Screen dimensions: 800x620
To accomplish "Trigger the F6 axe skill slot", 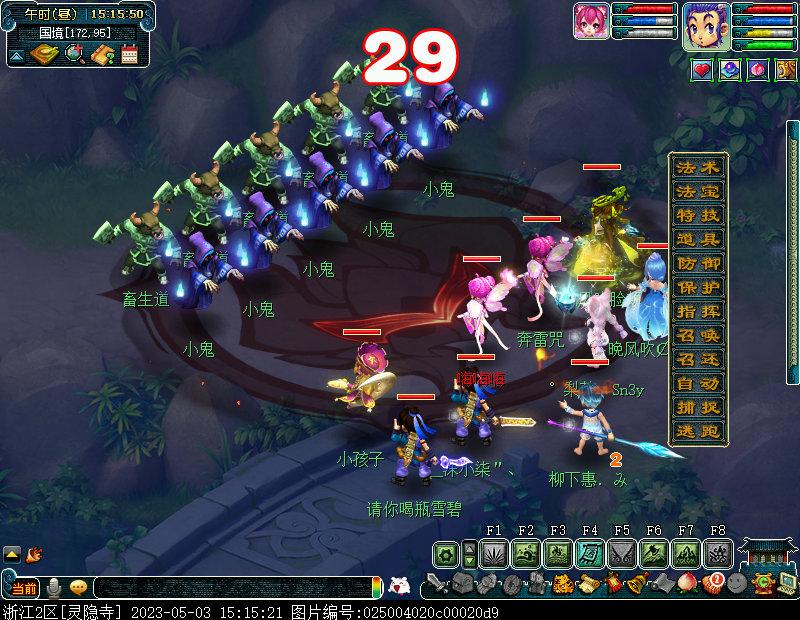I will tap(654, 553).
